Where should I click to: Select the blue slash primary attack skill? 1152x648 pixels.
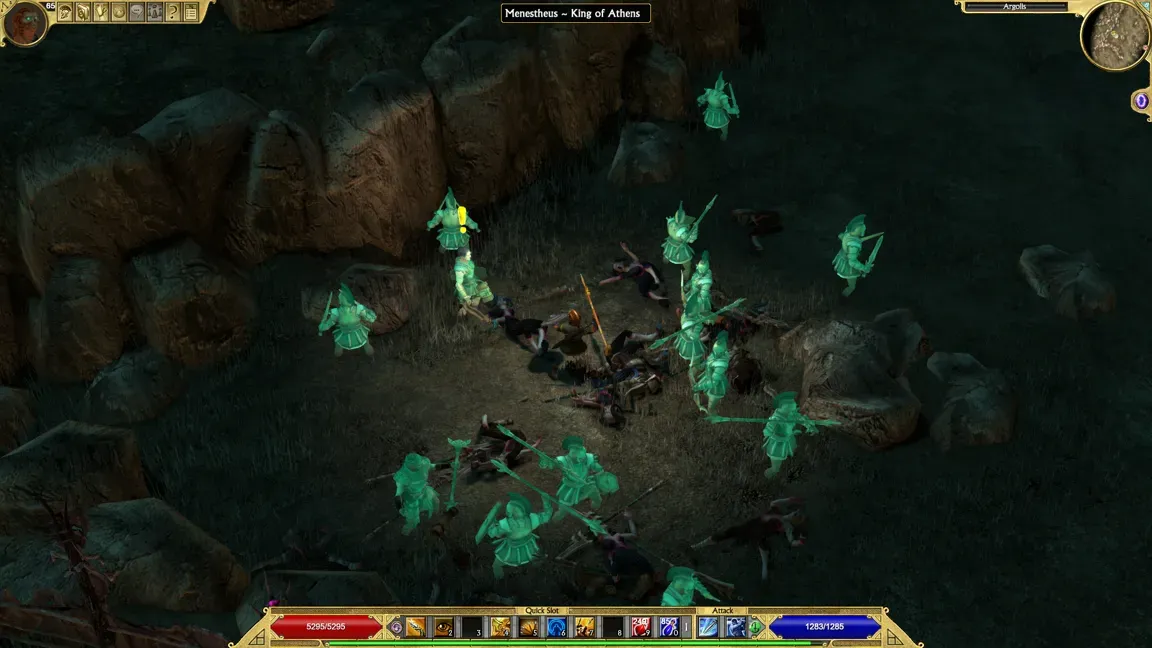click(x=708, y=627)
